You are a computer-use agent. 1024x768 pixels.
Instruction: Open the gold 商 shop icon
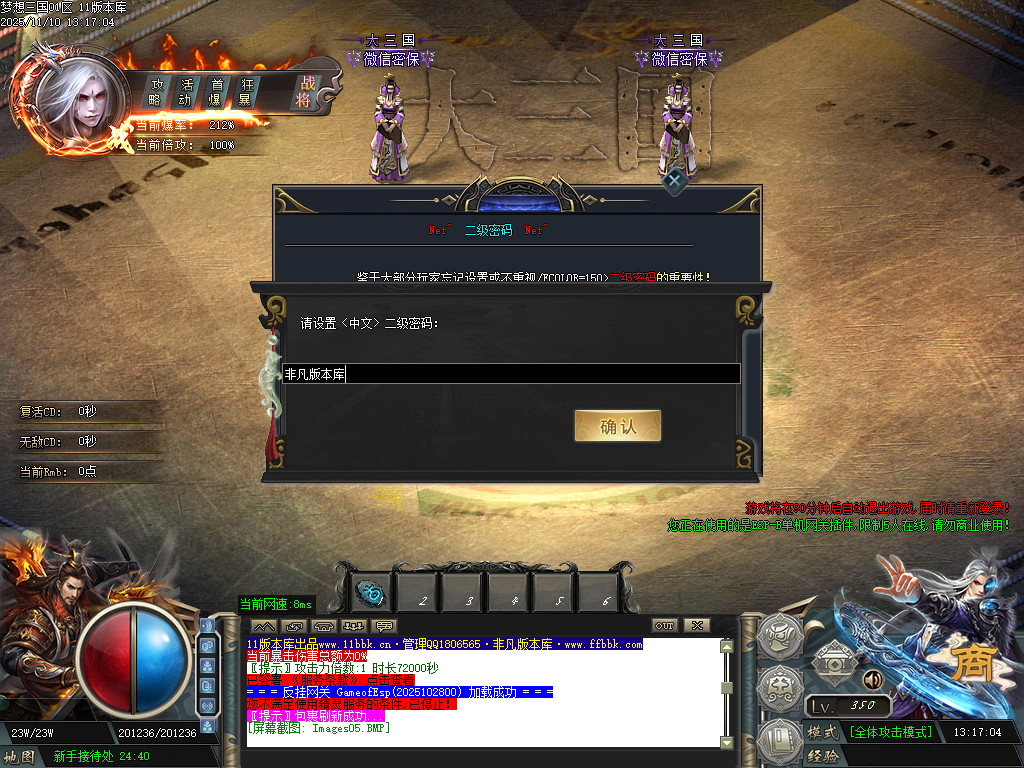coord(968,667)
